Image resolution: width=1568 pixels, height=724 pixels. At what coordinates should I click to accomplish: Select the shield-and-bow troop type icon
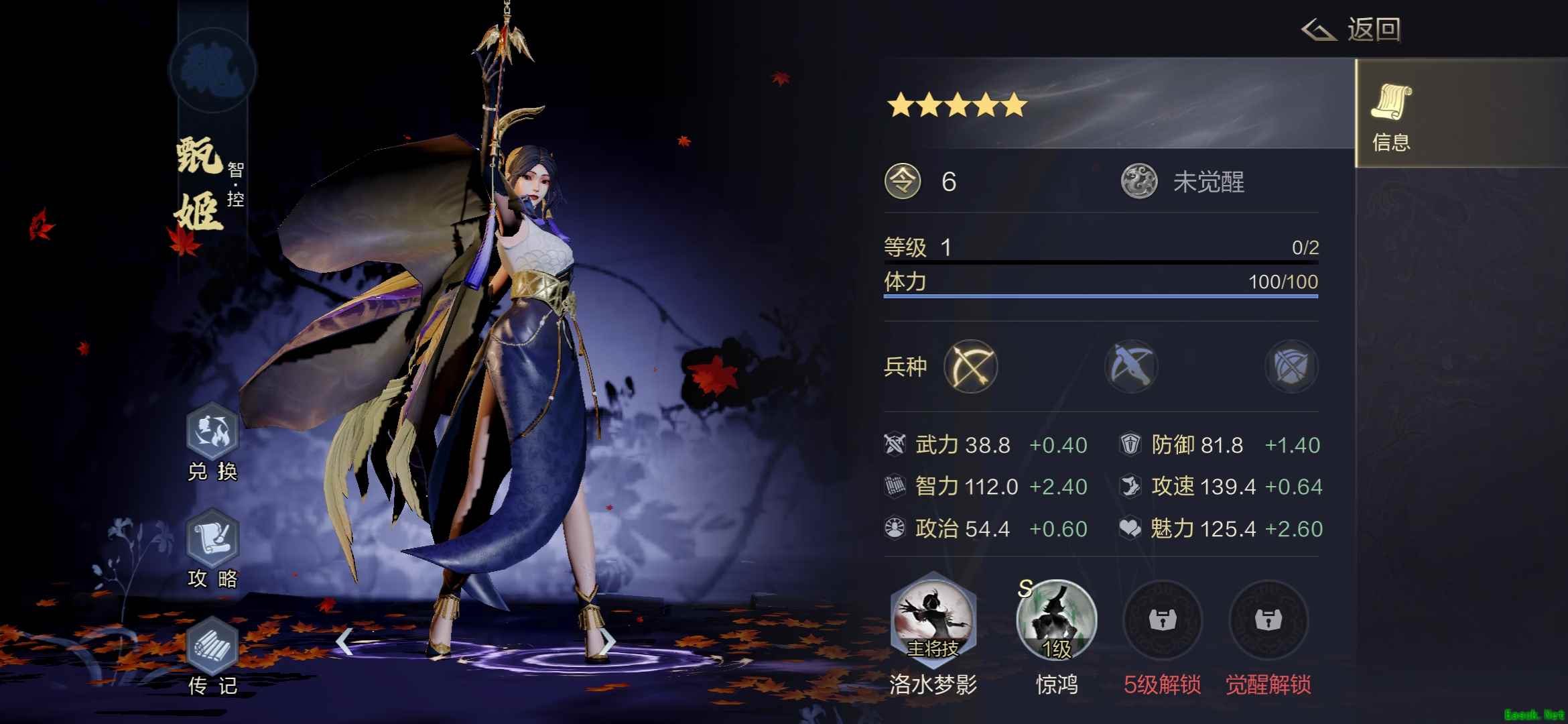pyautogui.click(x=1291, y=367)
